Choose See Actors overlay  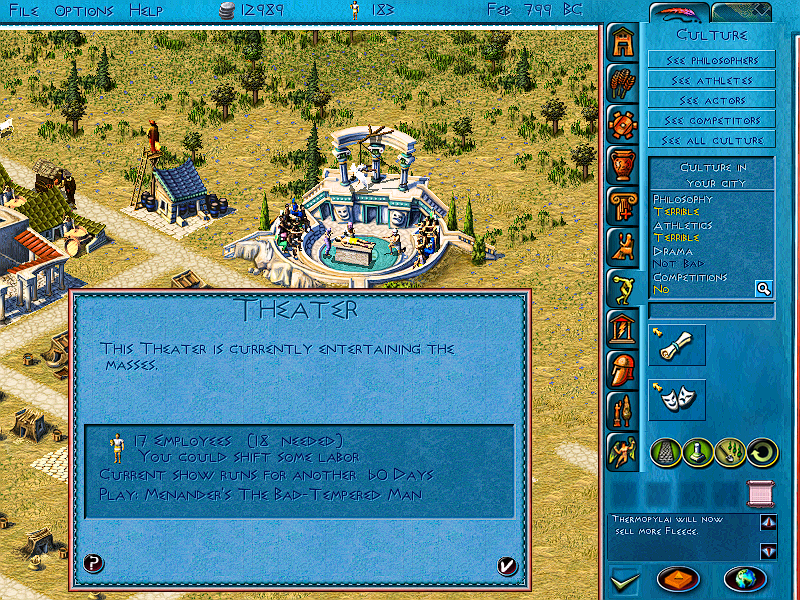711,100
